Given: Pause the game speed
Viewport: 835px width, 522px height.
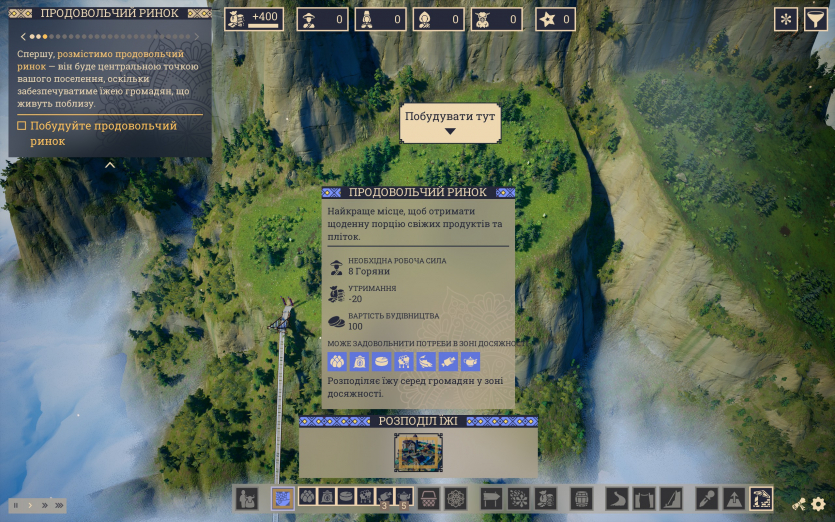Looking at the screenshot, I should (17, 505).
